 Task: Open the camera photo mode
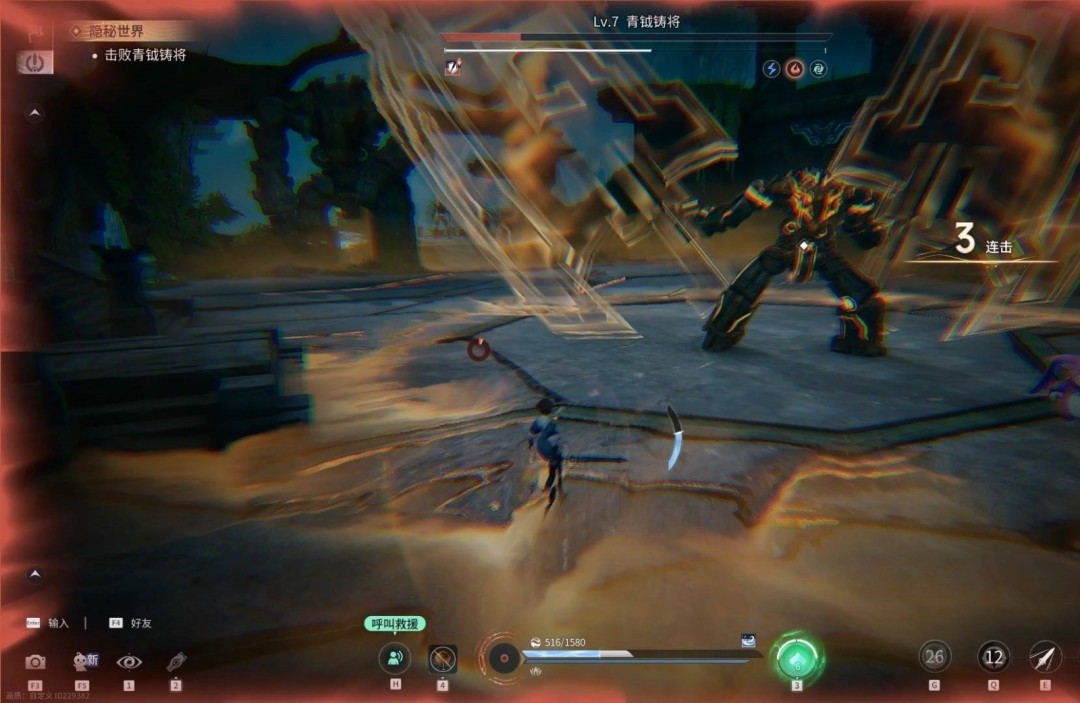tap(35, 661)
